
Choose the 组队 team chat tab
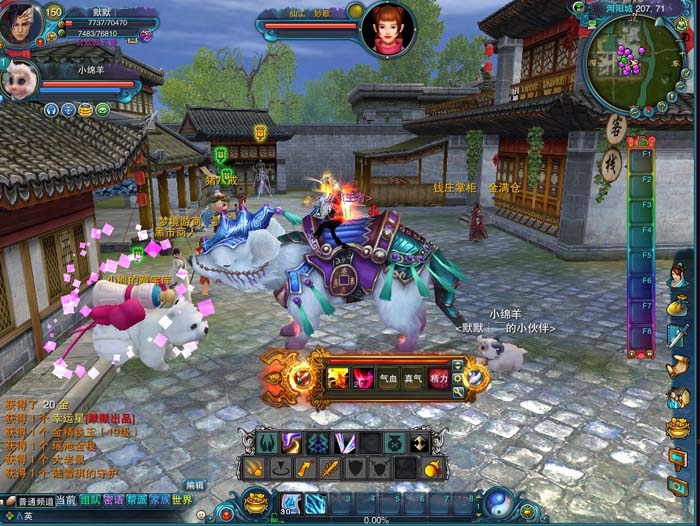click(x=90, y=500)
